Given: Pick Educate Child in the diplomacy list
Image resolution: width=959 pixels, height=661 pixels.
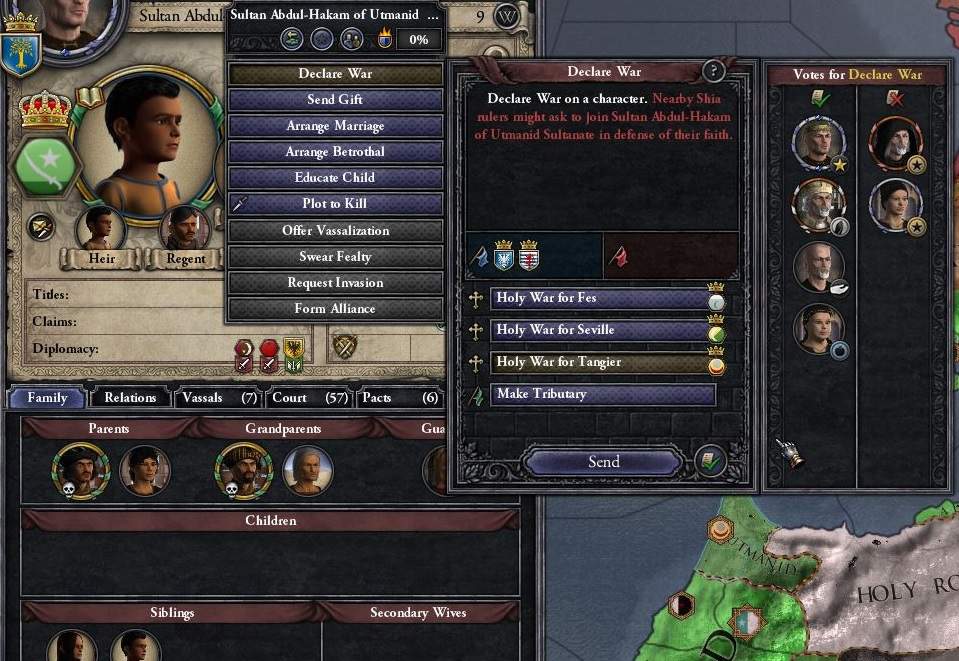Looking at the screenshot, I should 335,178.
